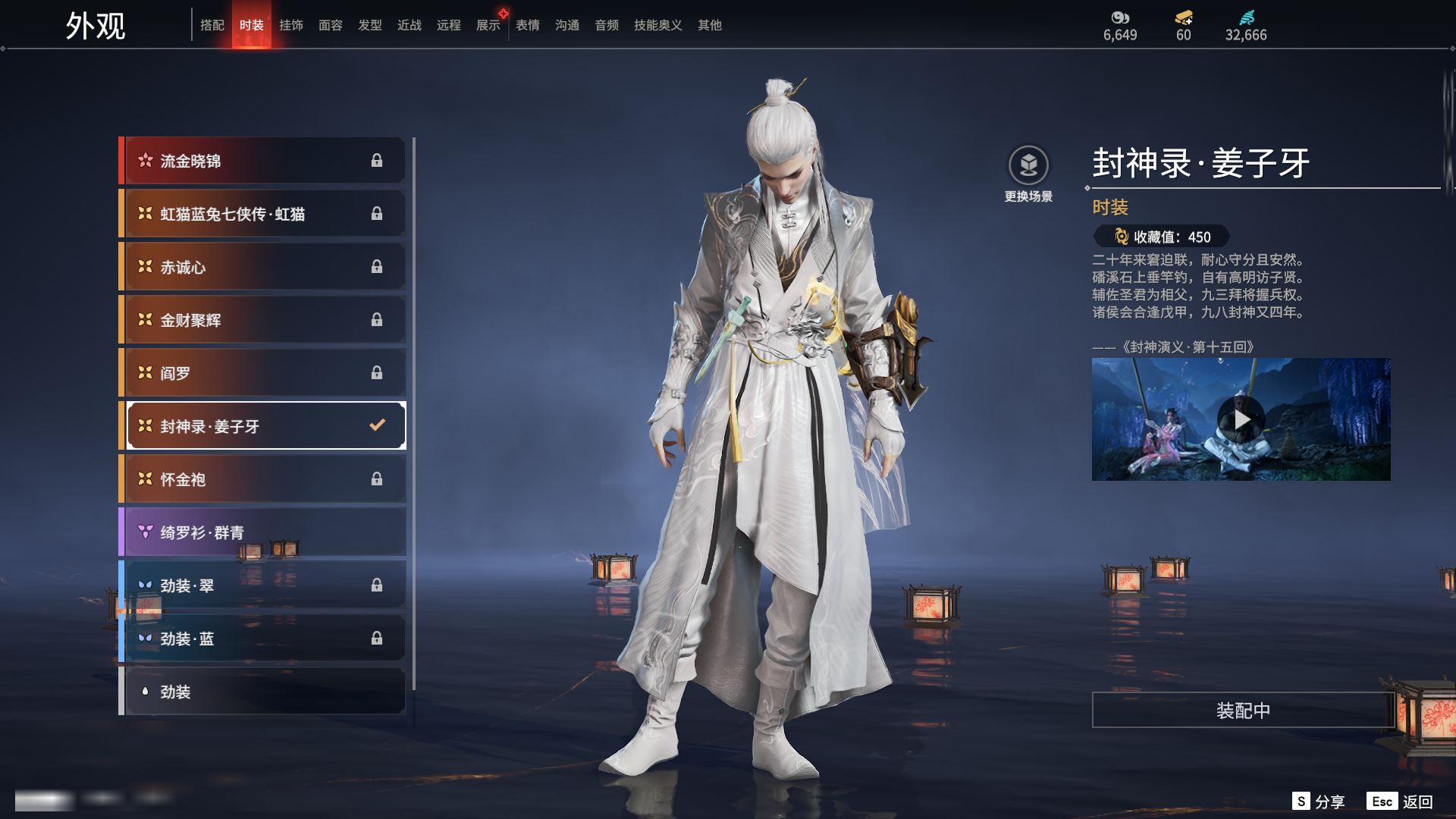Screen dimensions: 1456x819
Task: Open the 近战 weapon tab
Action: (409, 25)
